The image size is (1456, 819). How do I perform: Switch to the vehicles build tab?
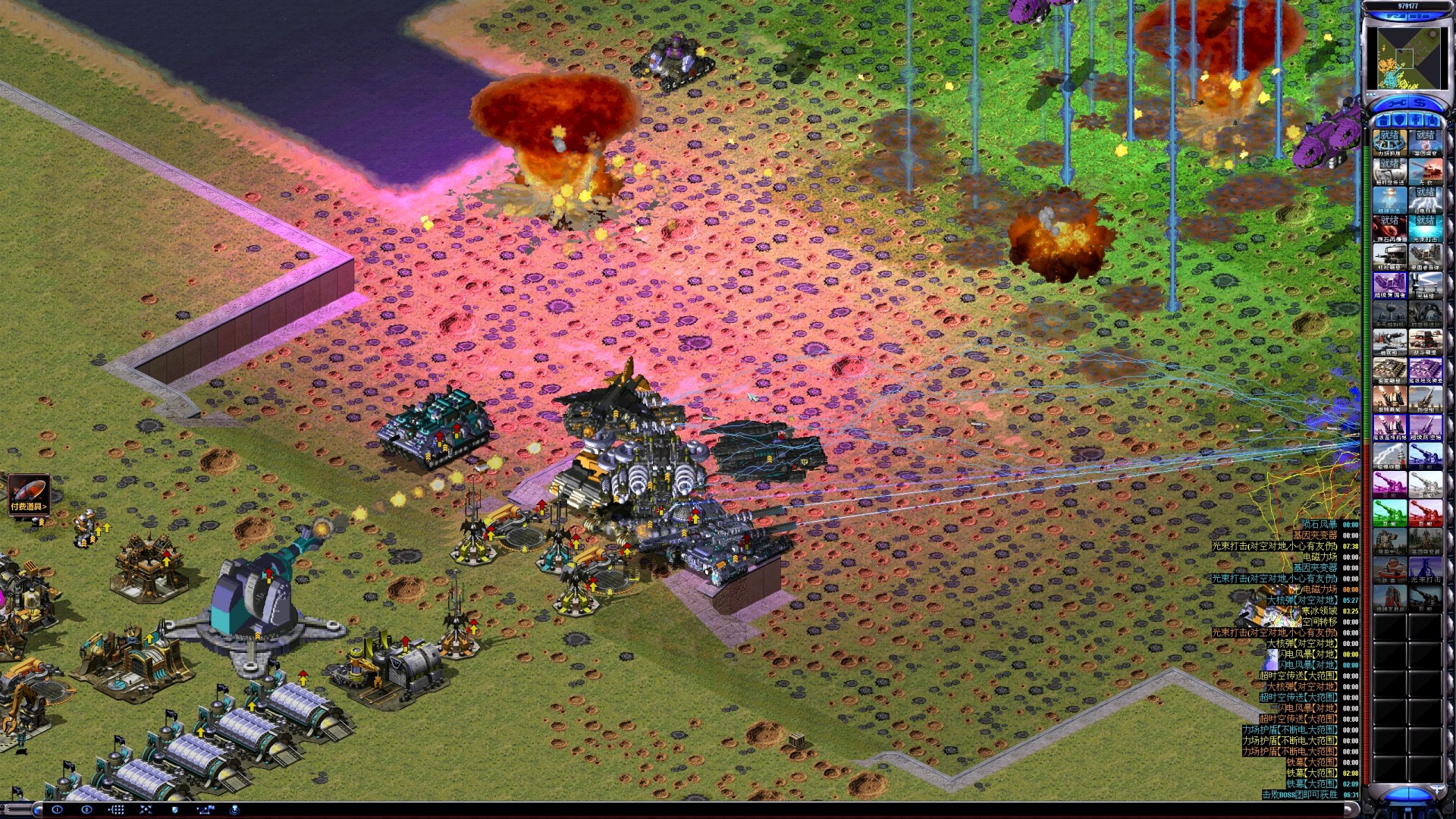pos(1432,121)
